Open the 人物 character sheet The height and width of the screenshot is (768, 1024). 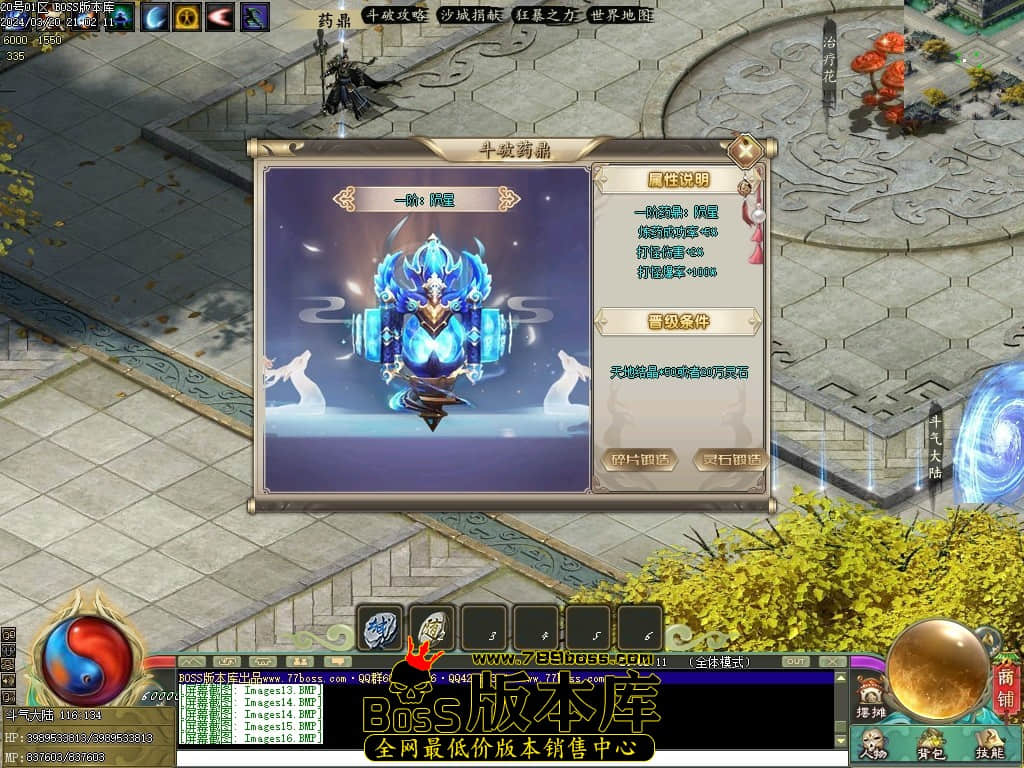tap(872, 745)
